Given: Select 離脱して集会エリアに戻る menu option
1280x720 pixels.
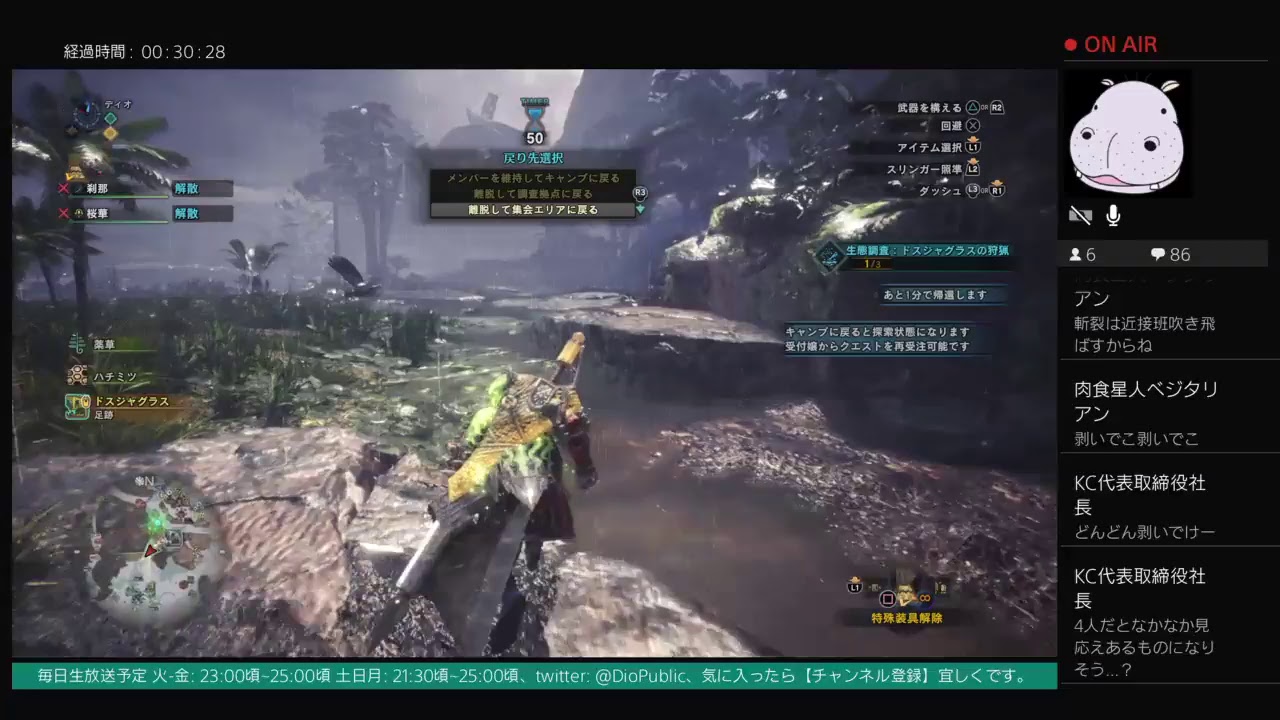Looking at the screenshot, I should 535,209.
